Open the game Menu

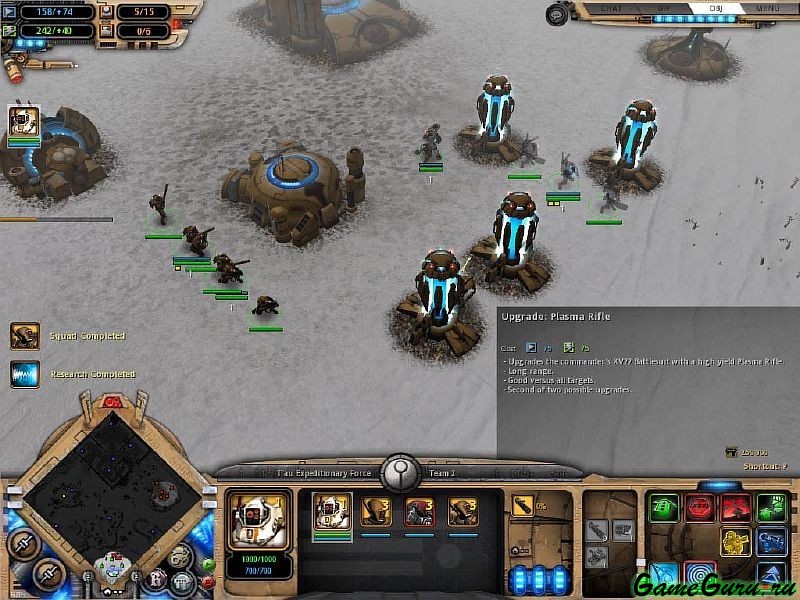[x=768, y=8]
